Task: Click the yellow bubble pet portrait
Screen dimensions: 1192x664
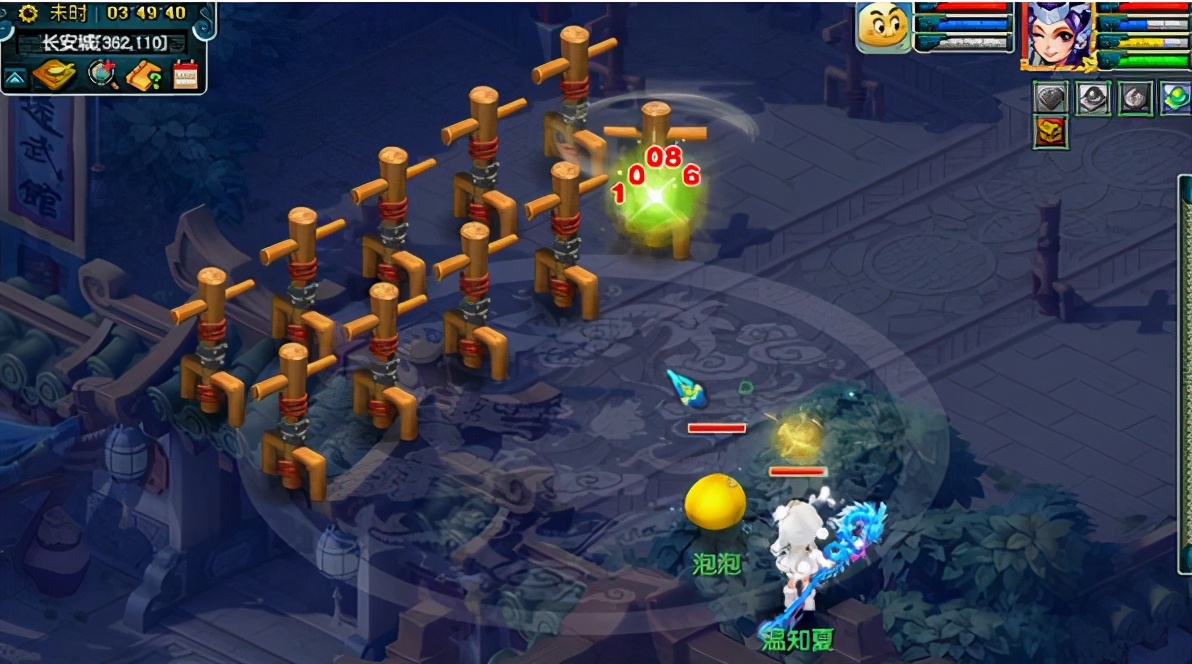Action: tap(884, 27)
